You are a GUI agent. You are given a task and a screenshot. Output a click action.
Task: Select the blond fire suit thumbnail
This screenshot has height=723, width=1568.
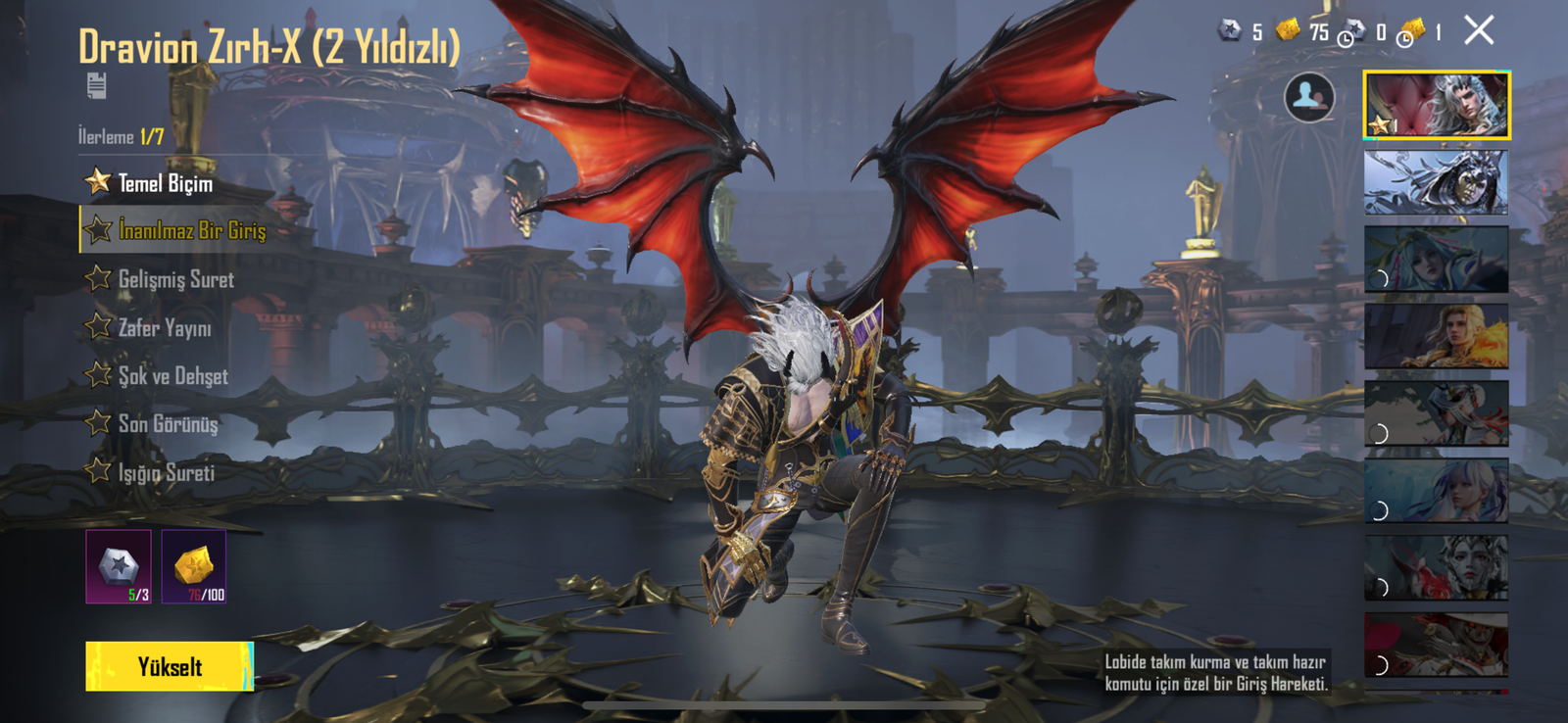coord(1437,336)
